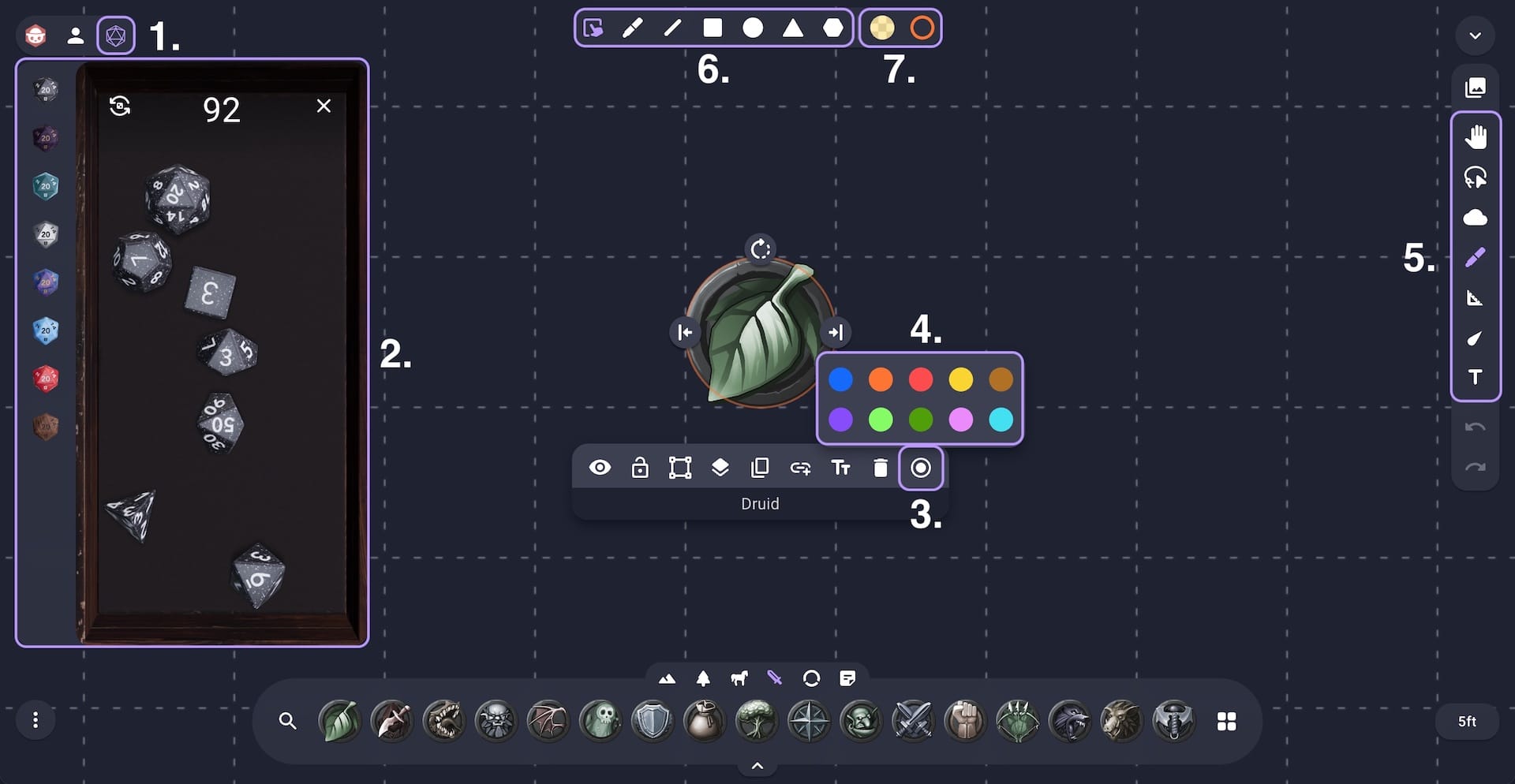Select the Line drawing tool

[x=672, y=28]
